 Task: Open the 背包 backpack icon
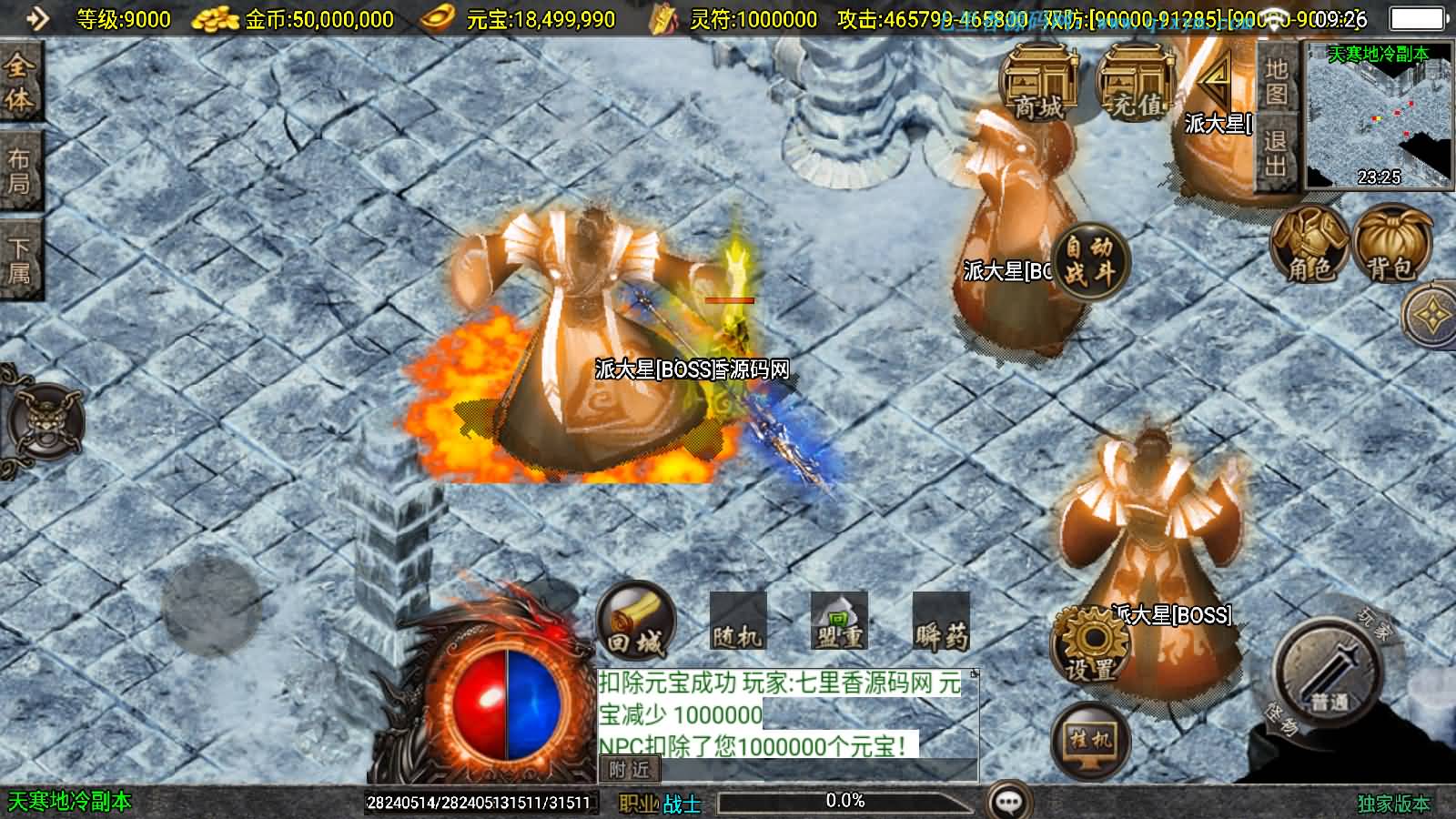[x=1390, y=241]
